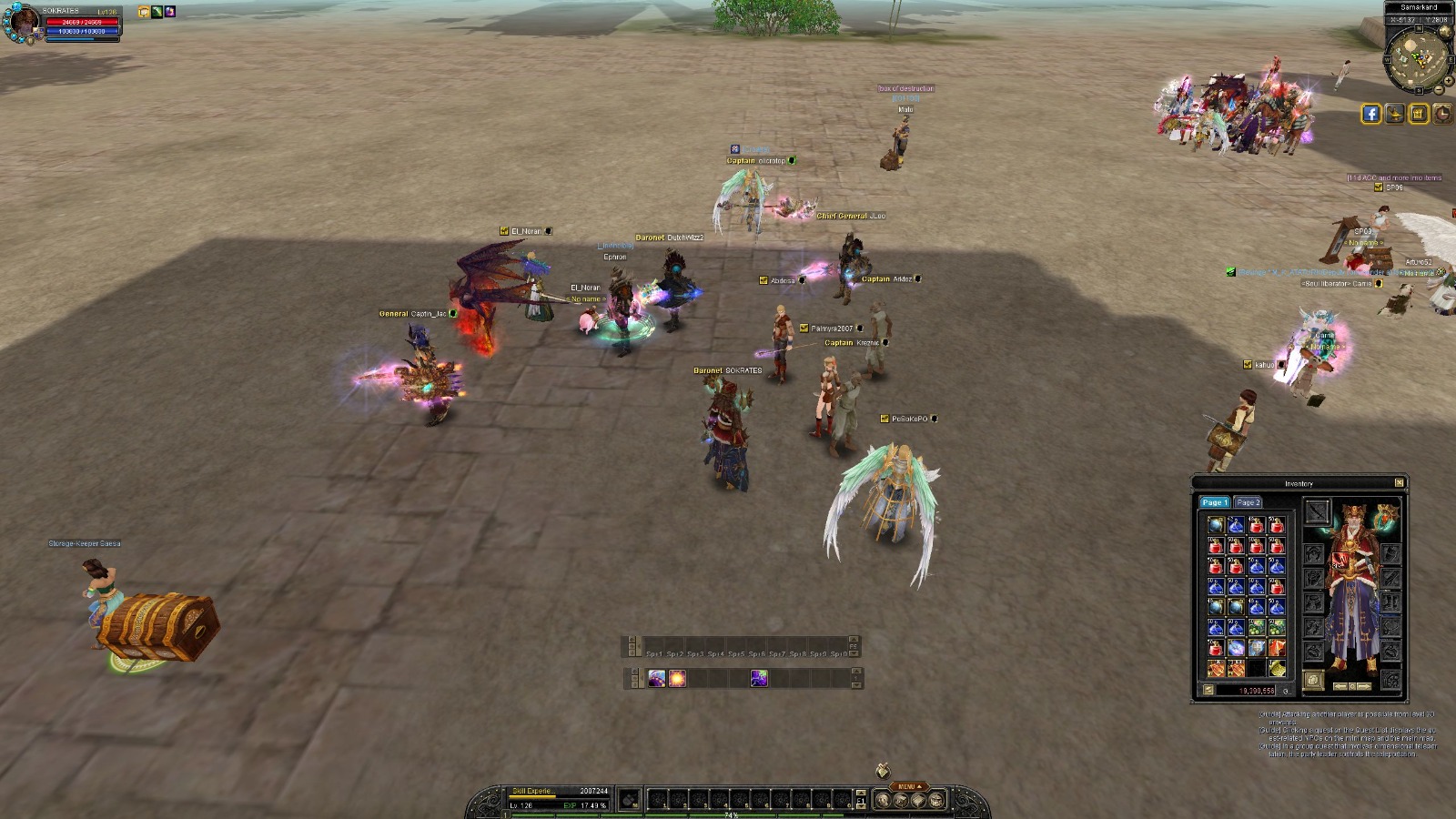Open the Facebook shortcut icon
This screenshot has width=1456, height=819.
[x=1370, y=114]
